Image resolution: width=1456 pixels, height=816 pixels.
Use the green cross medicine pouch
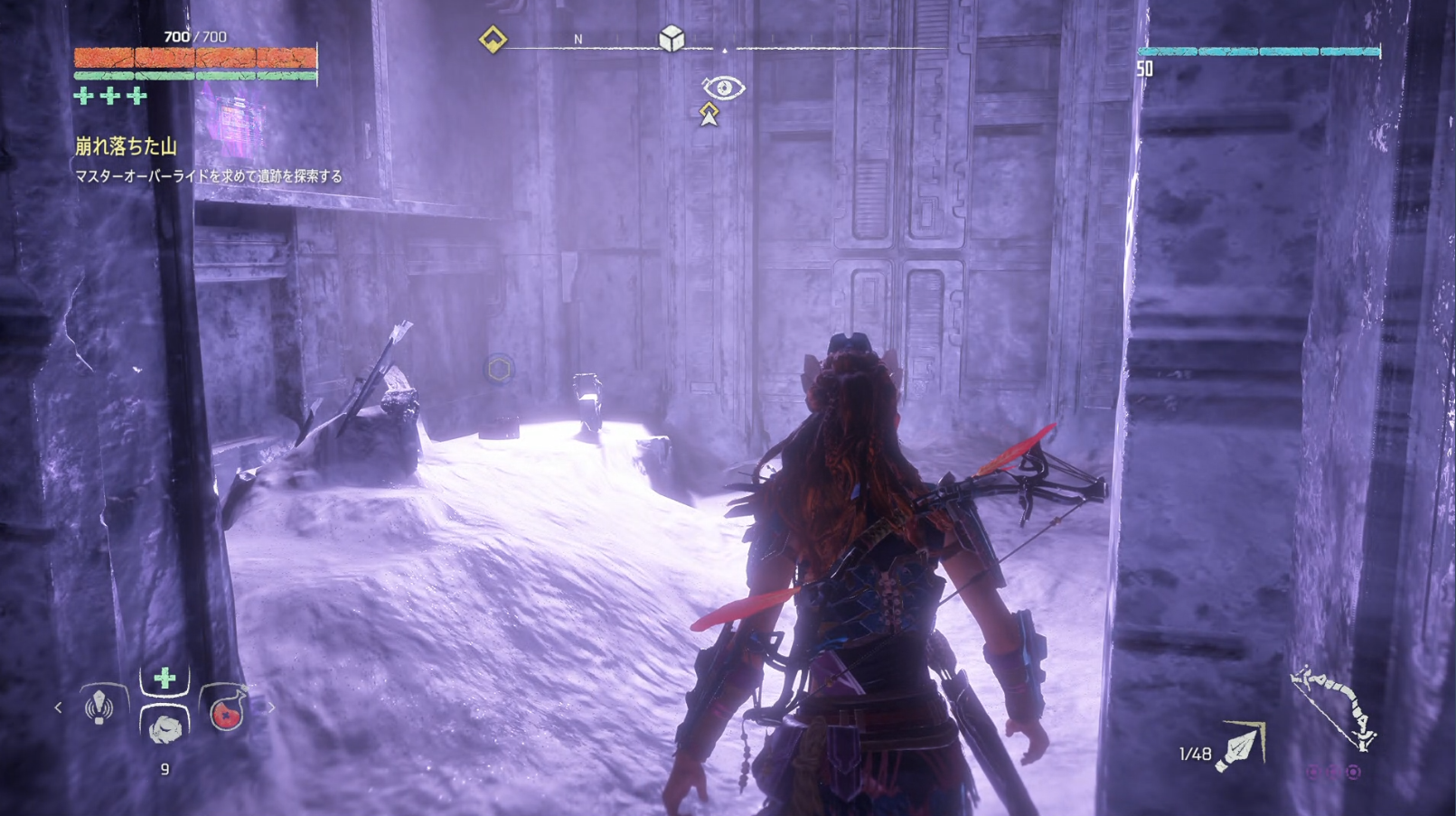pyautogui.click(x=164, y=679)
